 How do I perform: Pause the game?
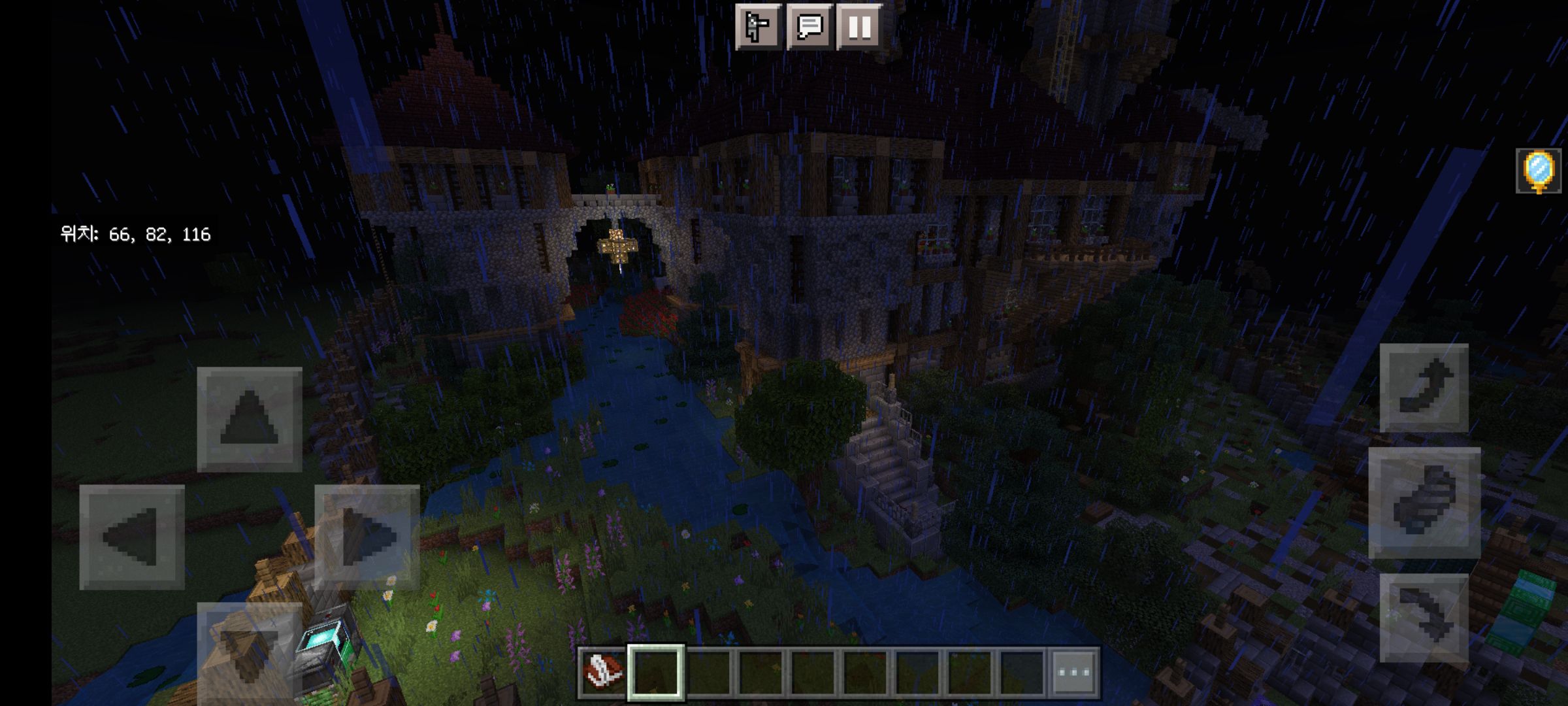(x=859, y=27)
